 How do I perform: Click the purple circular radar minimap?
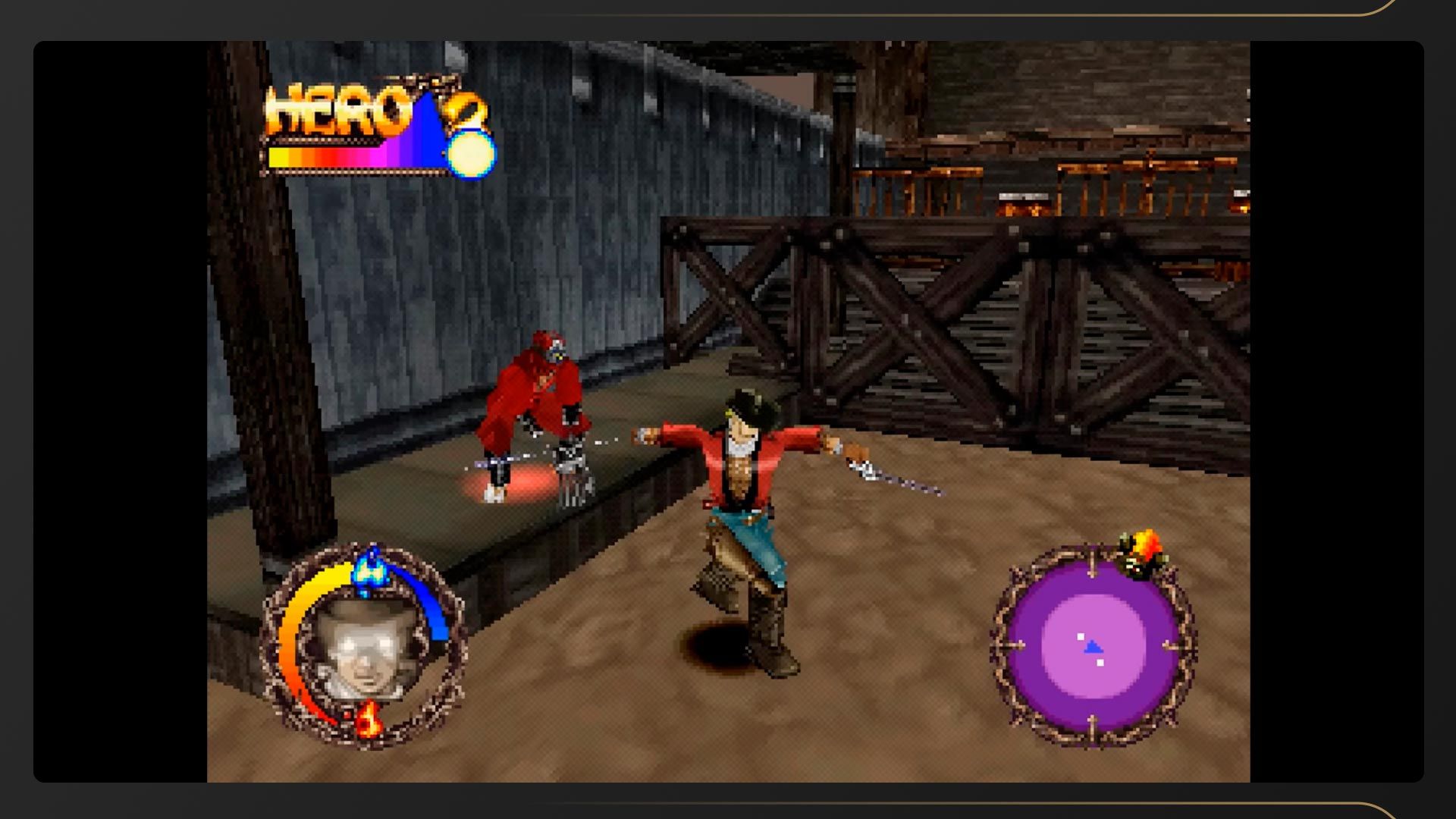tap(1093, 647)
